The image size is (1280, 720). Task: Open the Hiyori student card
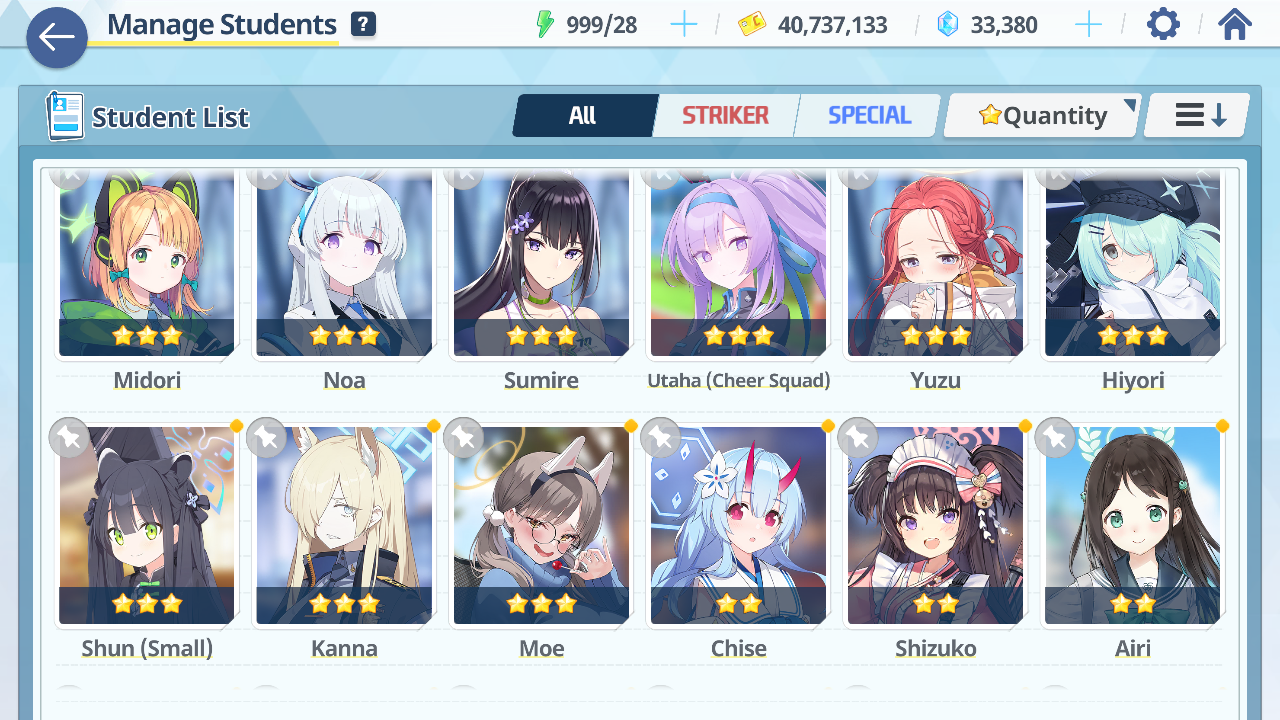(x=1132, y=265)
